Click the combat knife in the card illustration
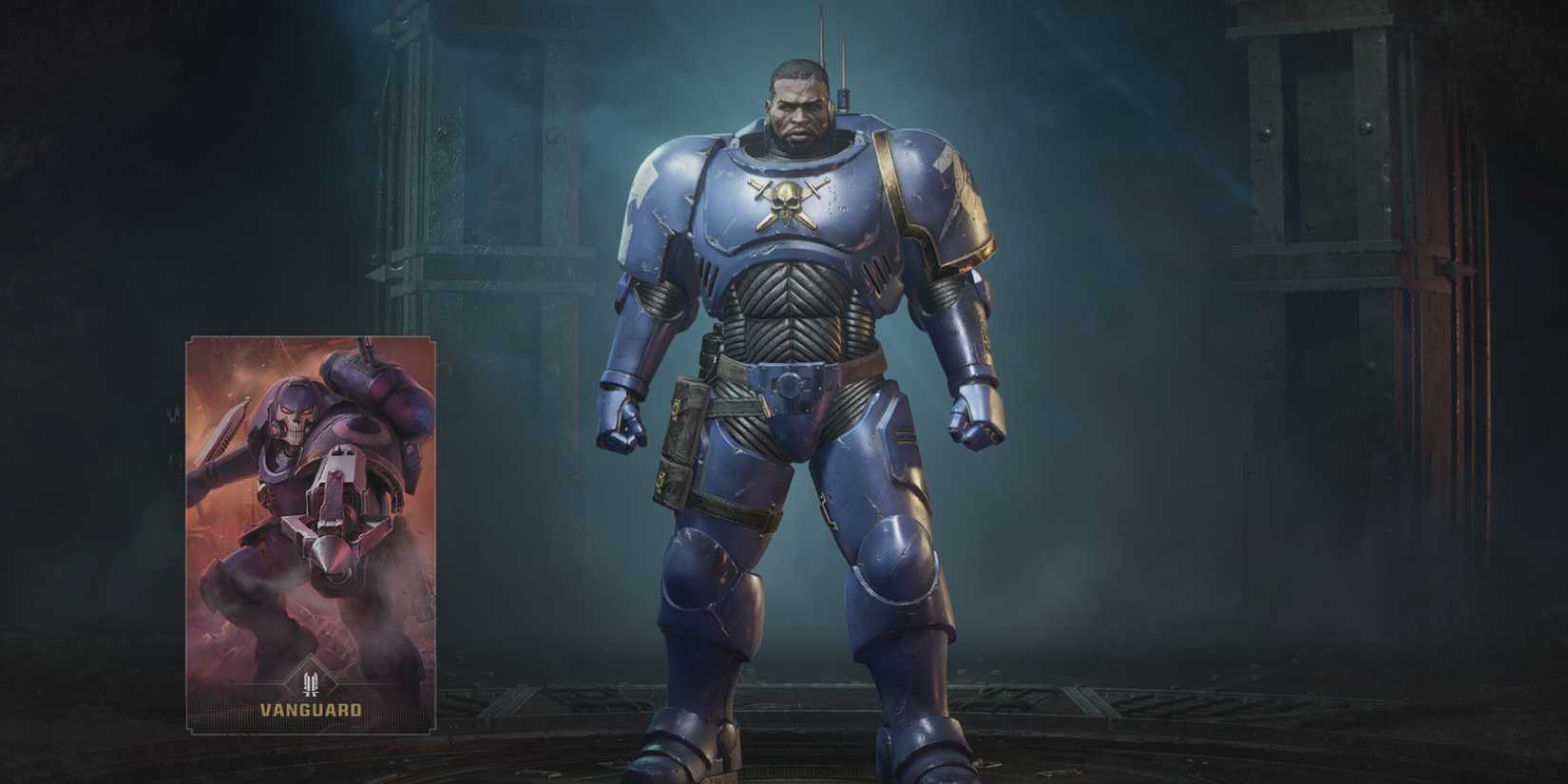The image size is (1568, 784). click(x=228, y=428)
